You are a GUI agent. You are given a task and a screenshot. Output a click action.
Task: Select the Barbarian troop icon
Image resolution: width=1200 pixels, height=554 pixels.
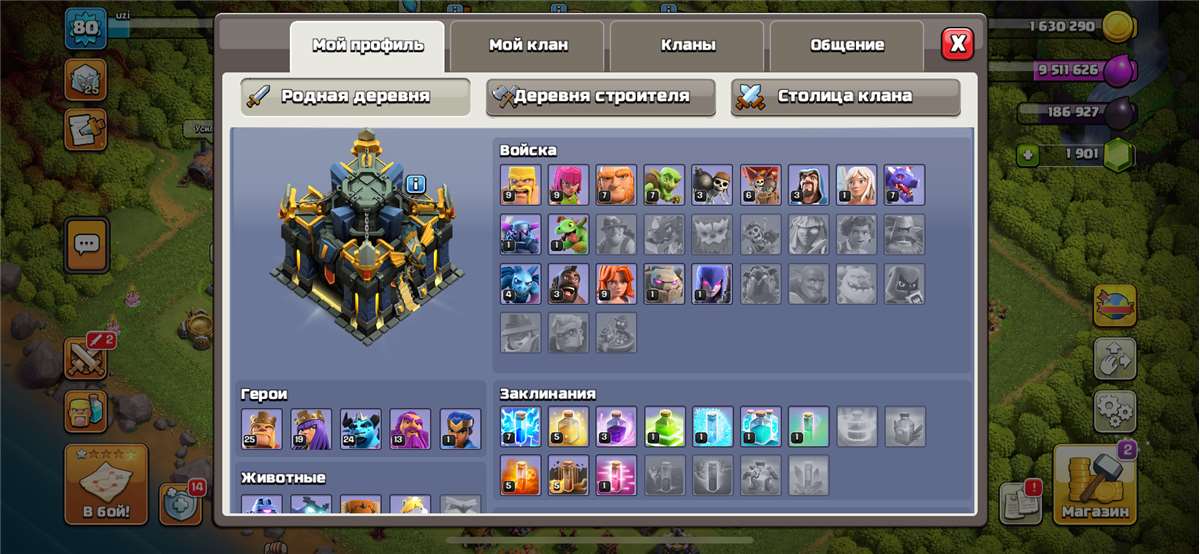click(520, 185)
